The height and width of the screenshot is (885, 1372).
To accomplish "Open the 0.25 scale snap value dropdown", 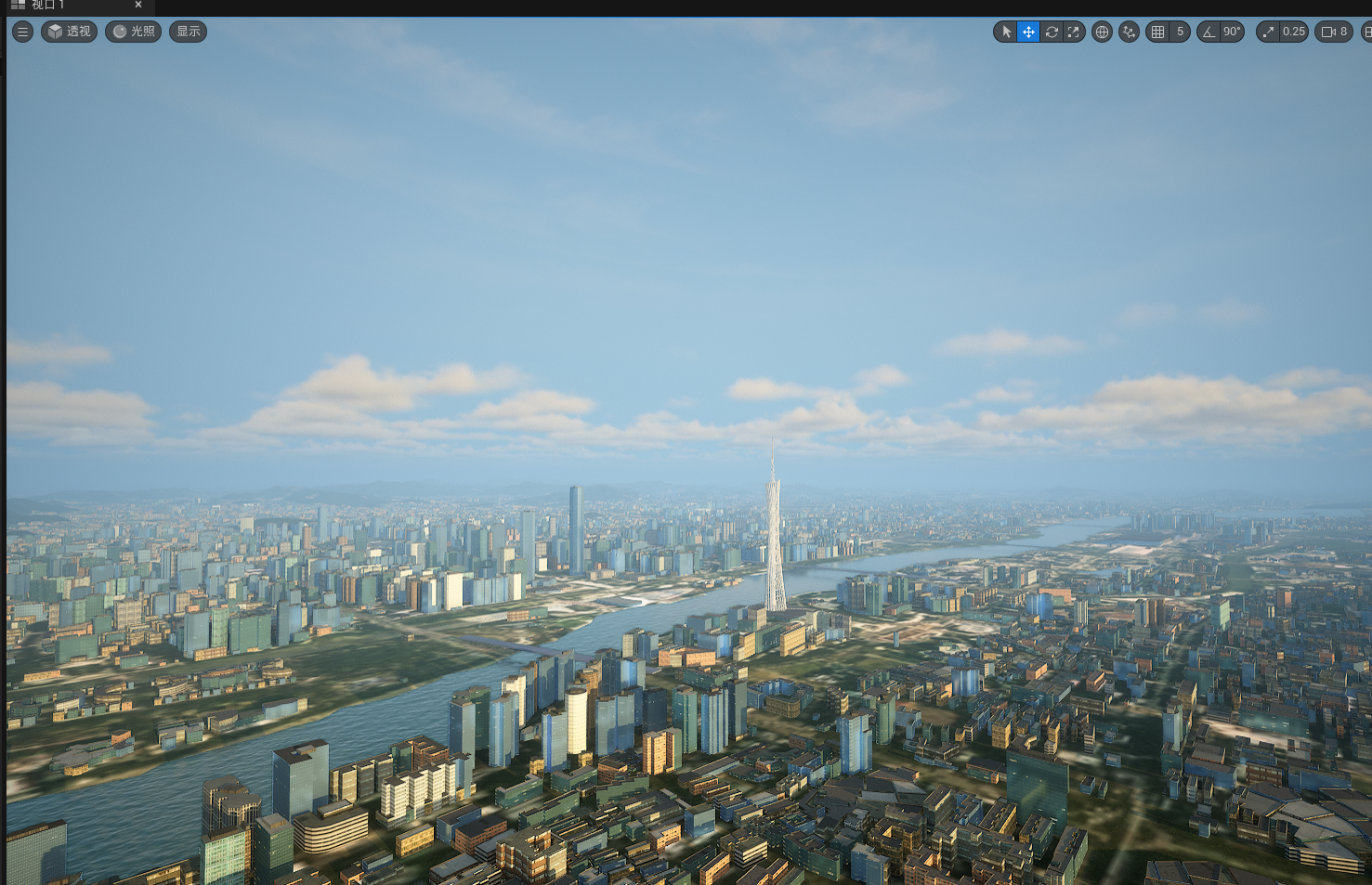I will pos(1294,32).
